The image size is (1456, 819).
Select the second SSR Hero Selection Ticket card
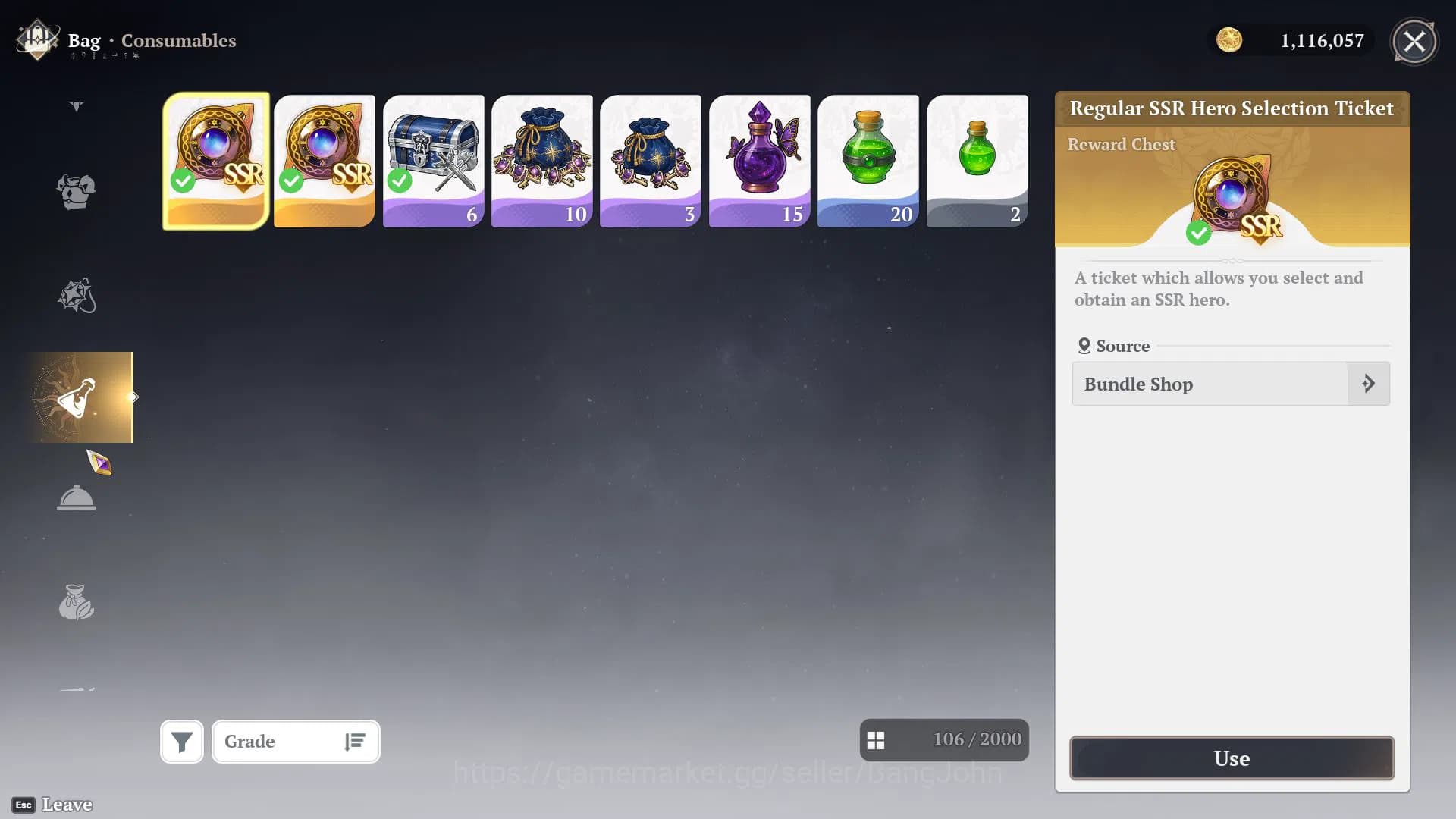(325, 160)
